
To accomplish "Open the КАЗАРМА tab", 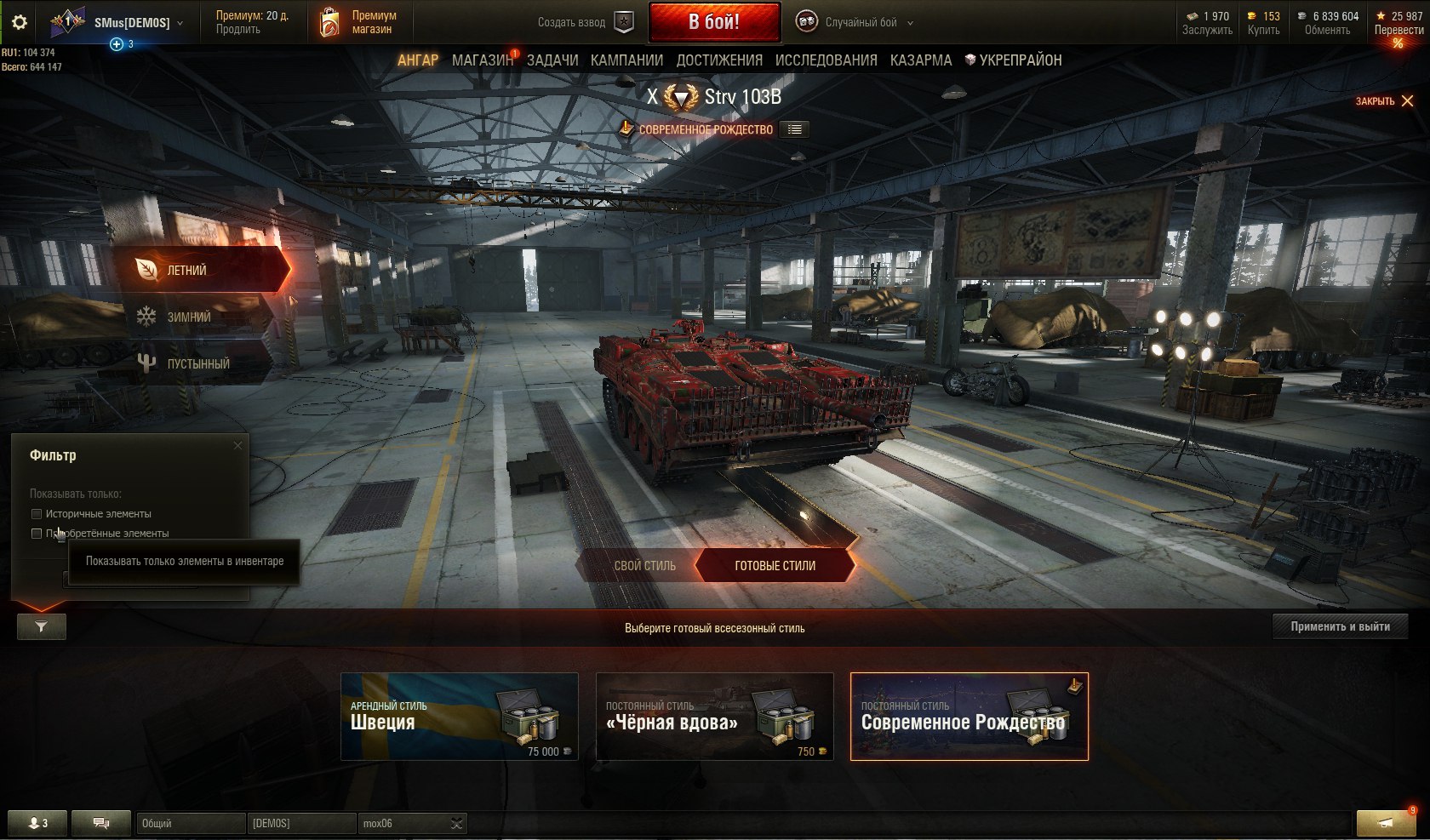I will 921,60.
